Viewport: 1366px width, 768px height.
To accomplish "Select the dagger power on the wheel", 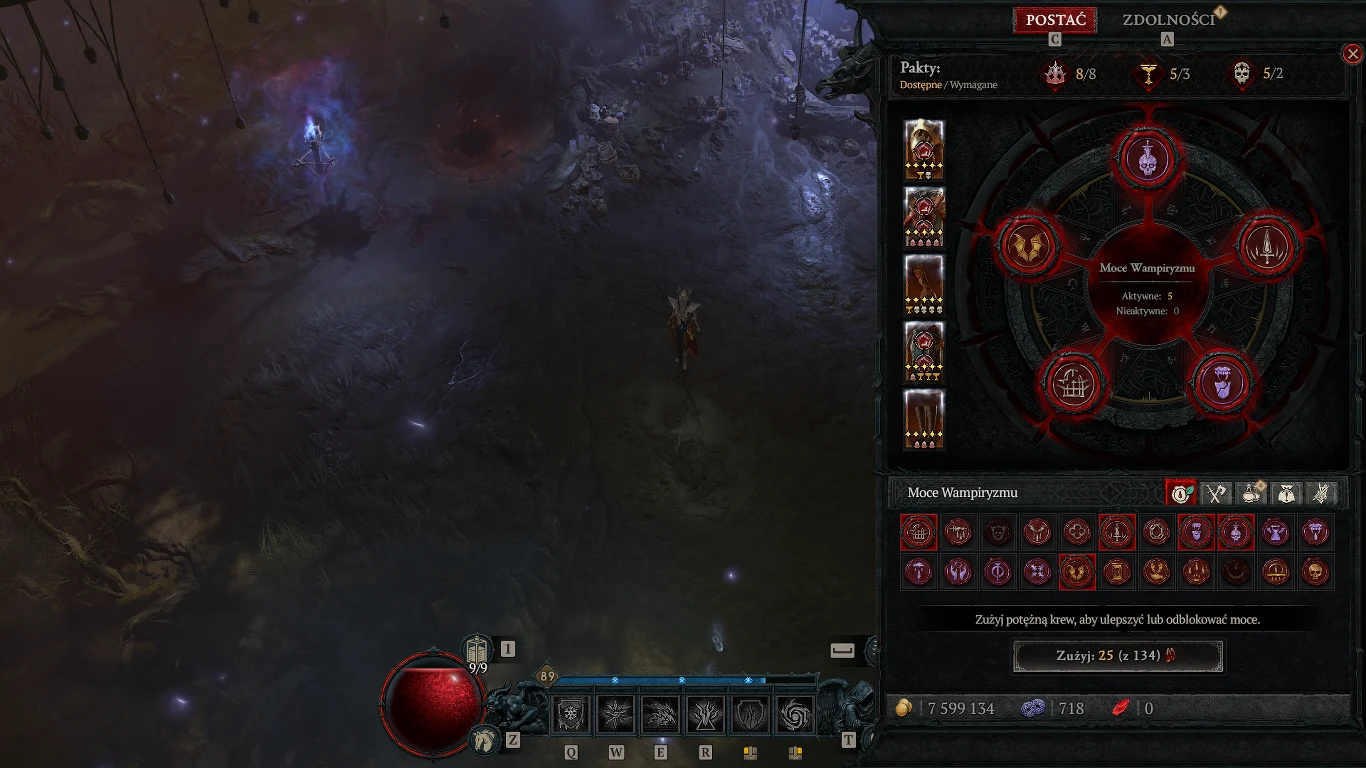I will pos(1269,245).
